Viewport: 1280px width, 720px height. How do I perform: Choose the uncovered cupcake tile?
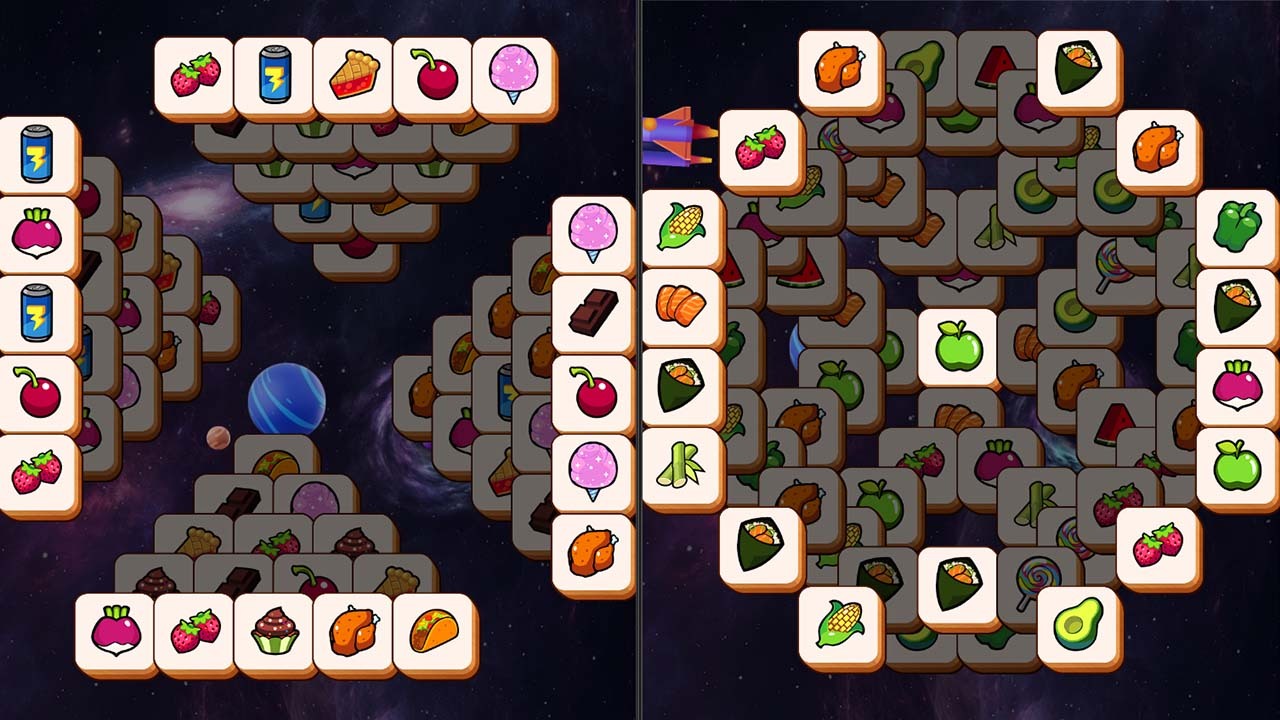click(x=273, y=632)
